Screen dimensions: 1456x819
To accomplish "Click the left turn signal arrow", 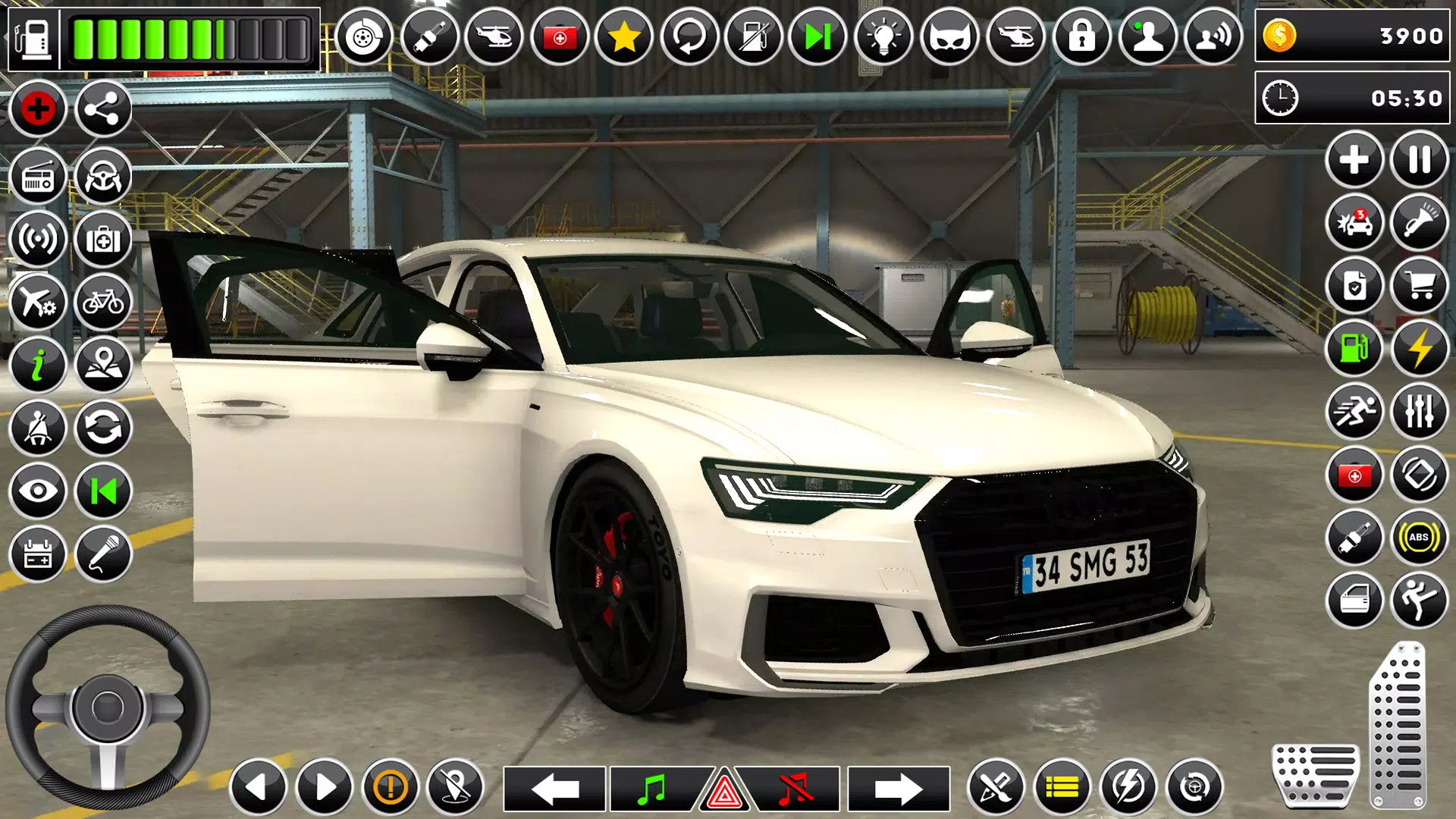I will [x=554, y=789].
